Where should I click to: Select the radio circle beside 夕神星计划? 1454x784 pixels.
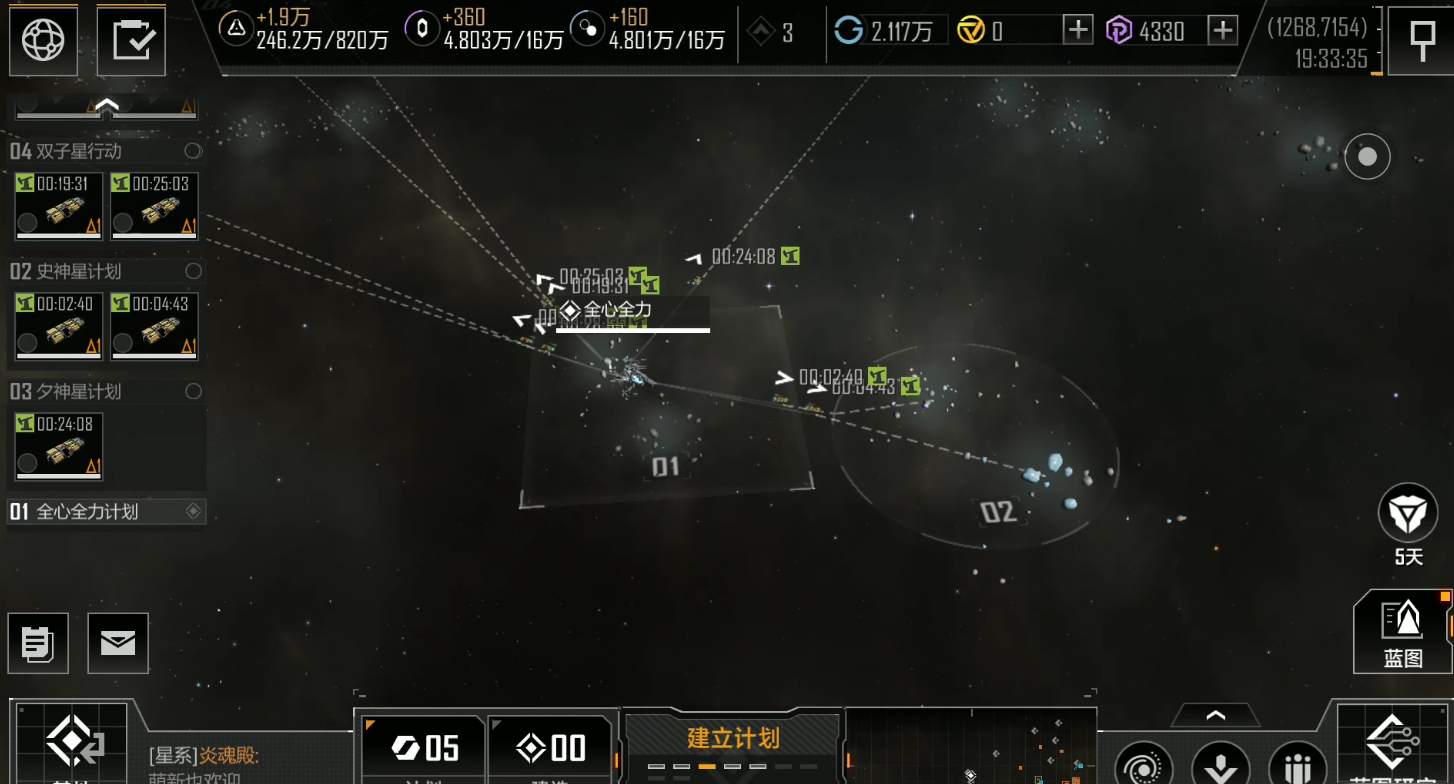pyautogui.click(x=193, y=391)
